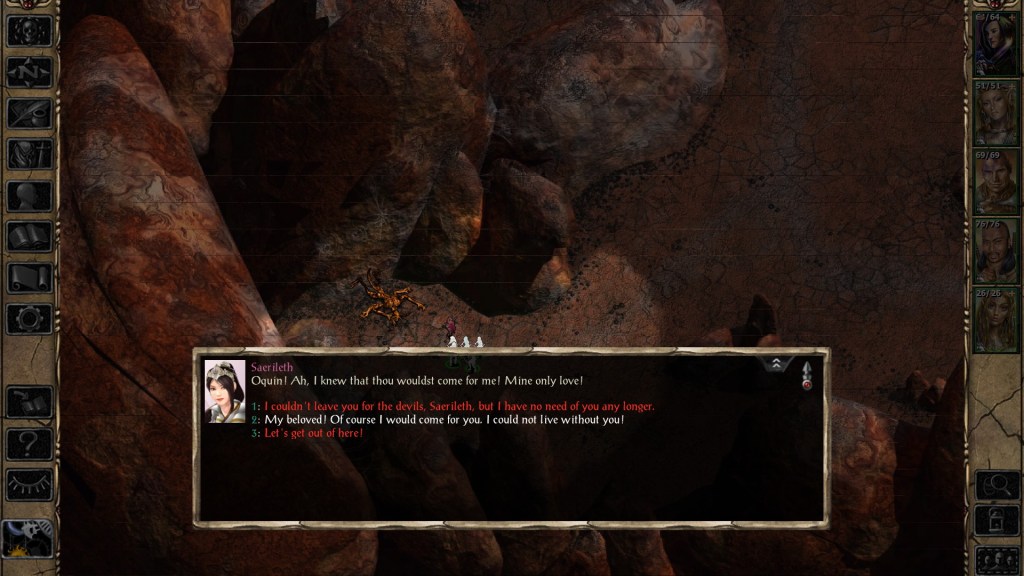
Task: Open the priest scroll icon
Action: click(29, 278)
